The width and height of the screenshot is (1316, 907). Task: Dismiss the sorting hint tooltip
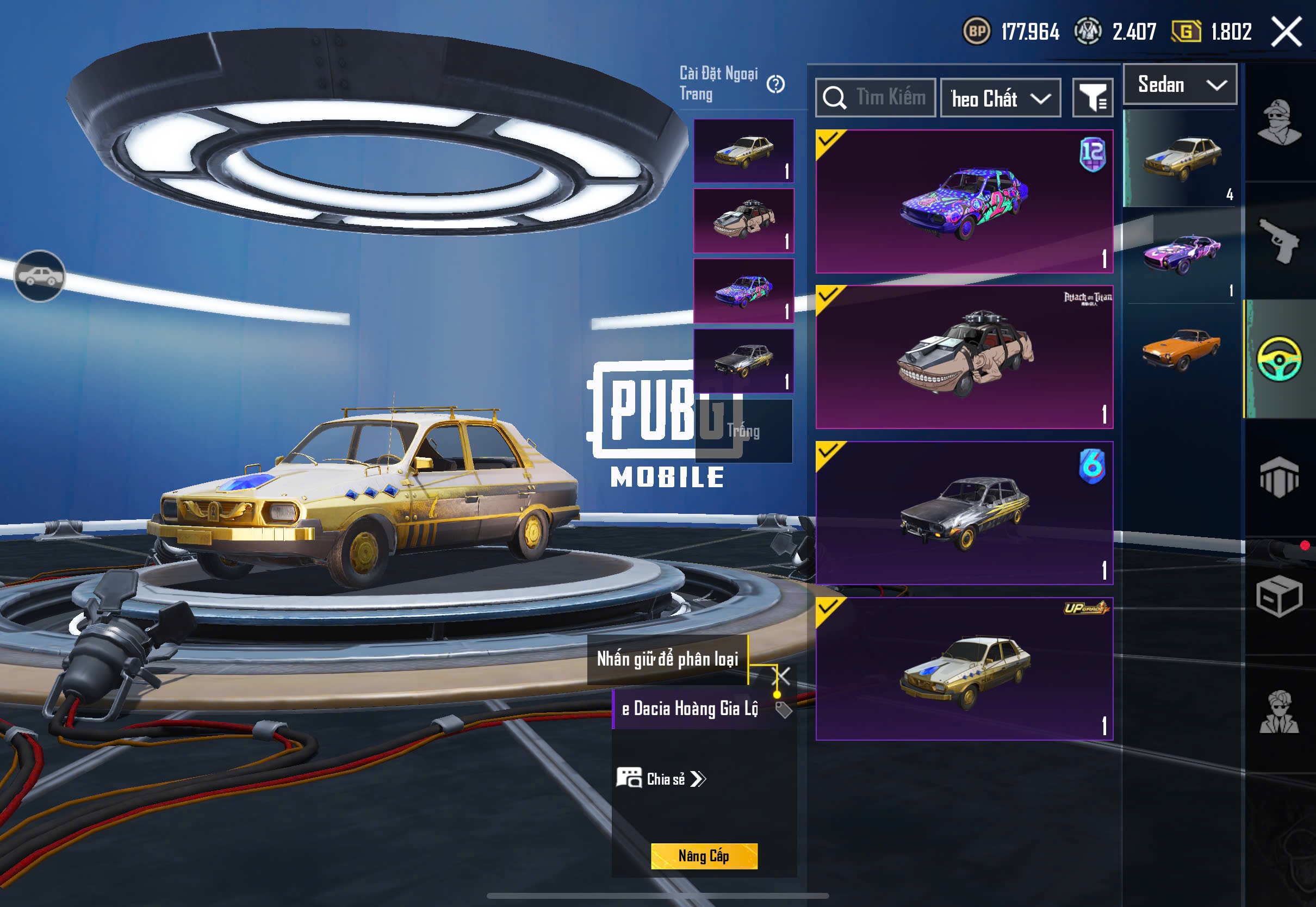pos(782,676)
